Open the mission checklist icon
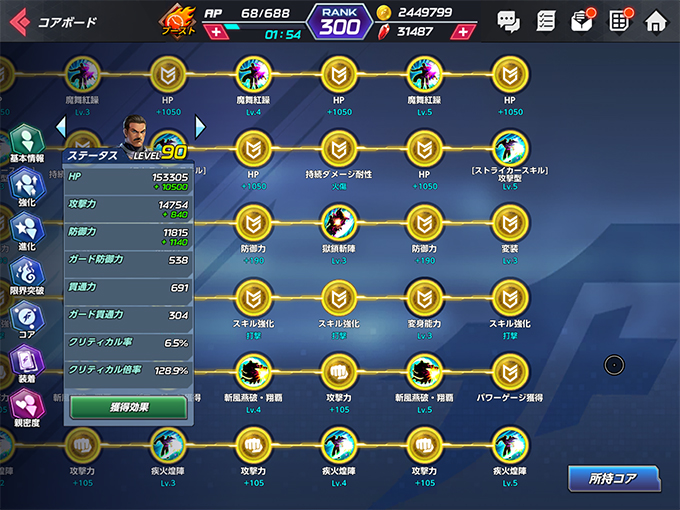This screenshot has width=680, height=510. [545, 20]
